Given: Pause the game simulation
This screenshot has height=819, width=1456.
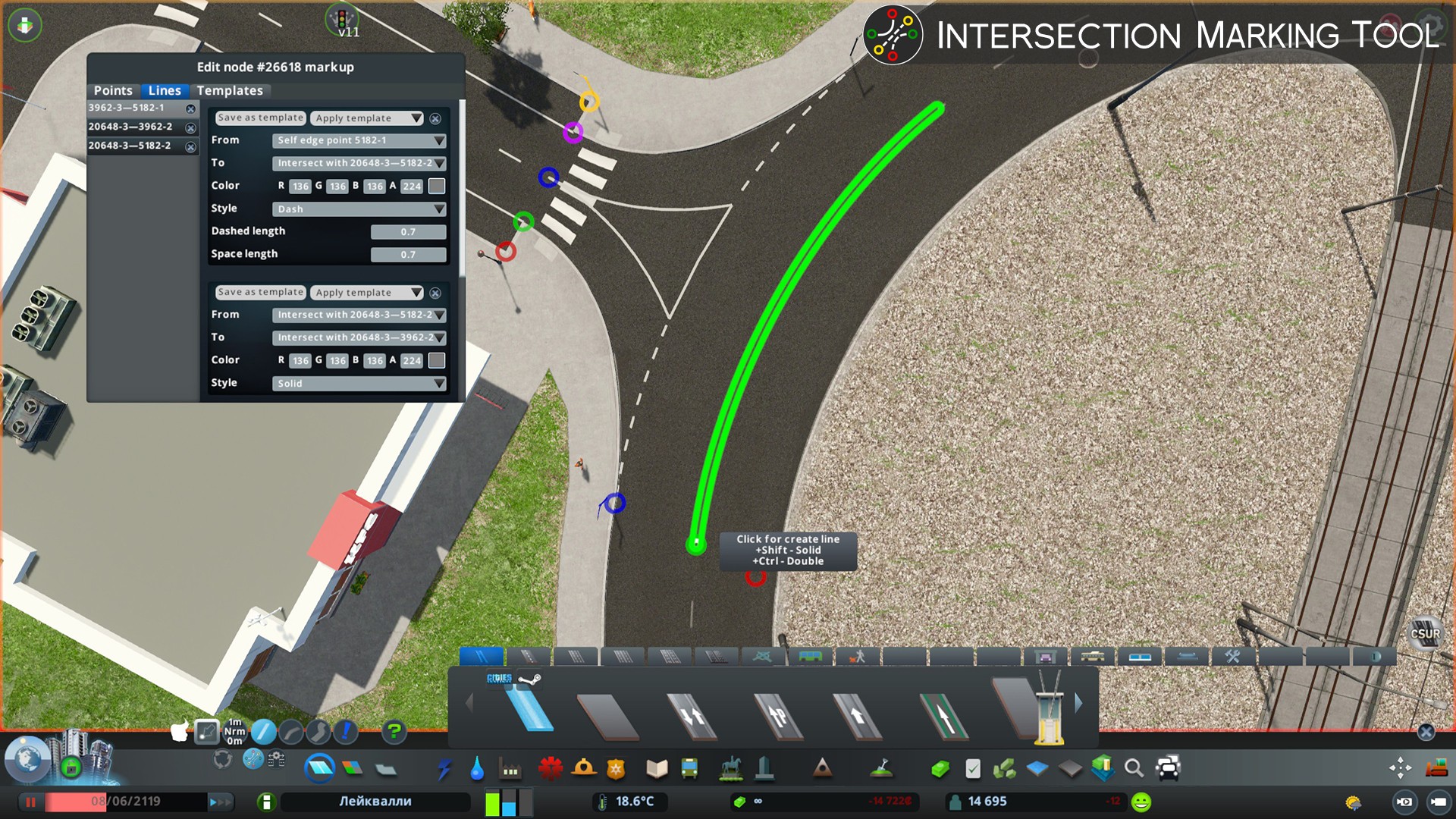Looking at the screenshot, I should (31, 802).
